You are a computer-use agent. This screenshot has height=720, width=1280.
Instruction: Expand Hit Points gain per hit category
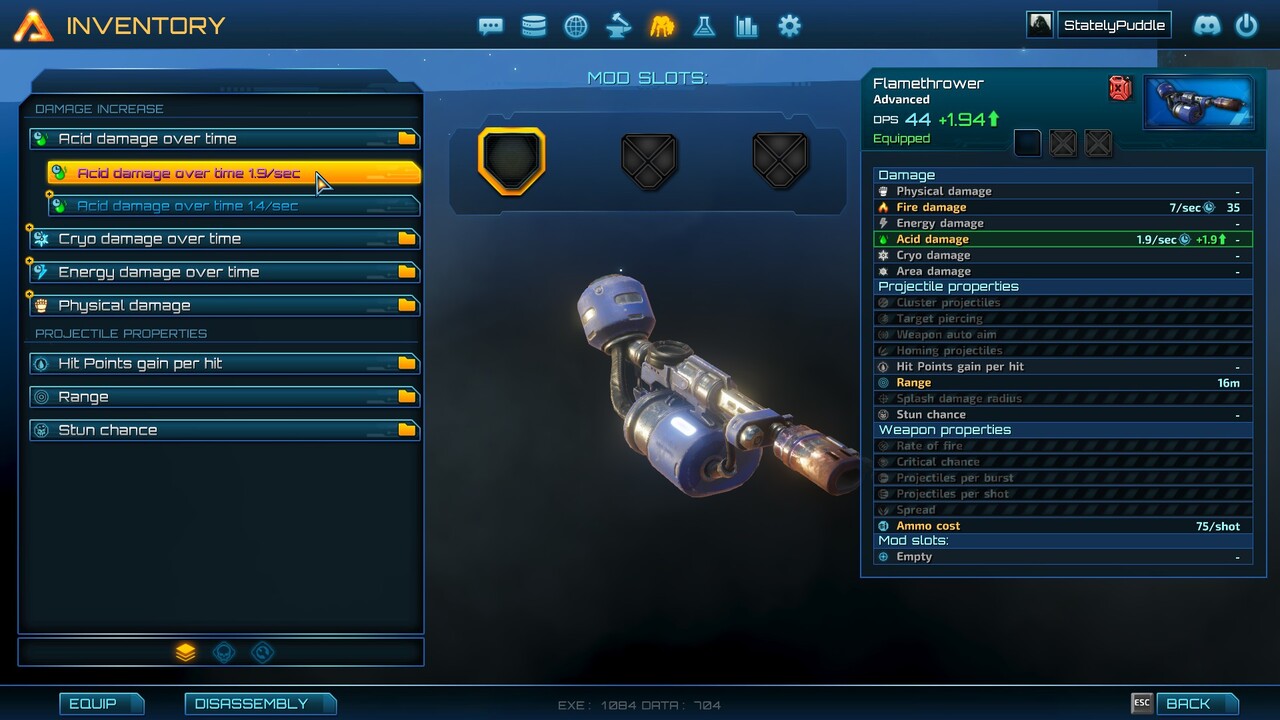[x=224, y=363]
